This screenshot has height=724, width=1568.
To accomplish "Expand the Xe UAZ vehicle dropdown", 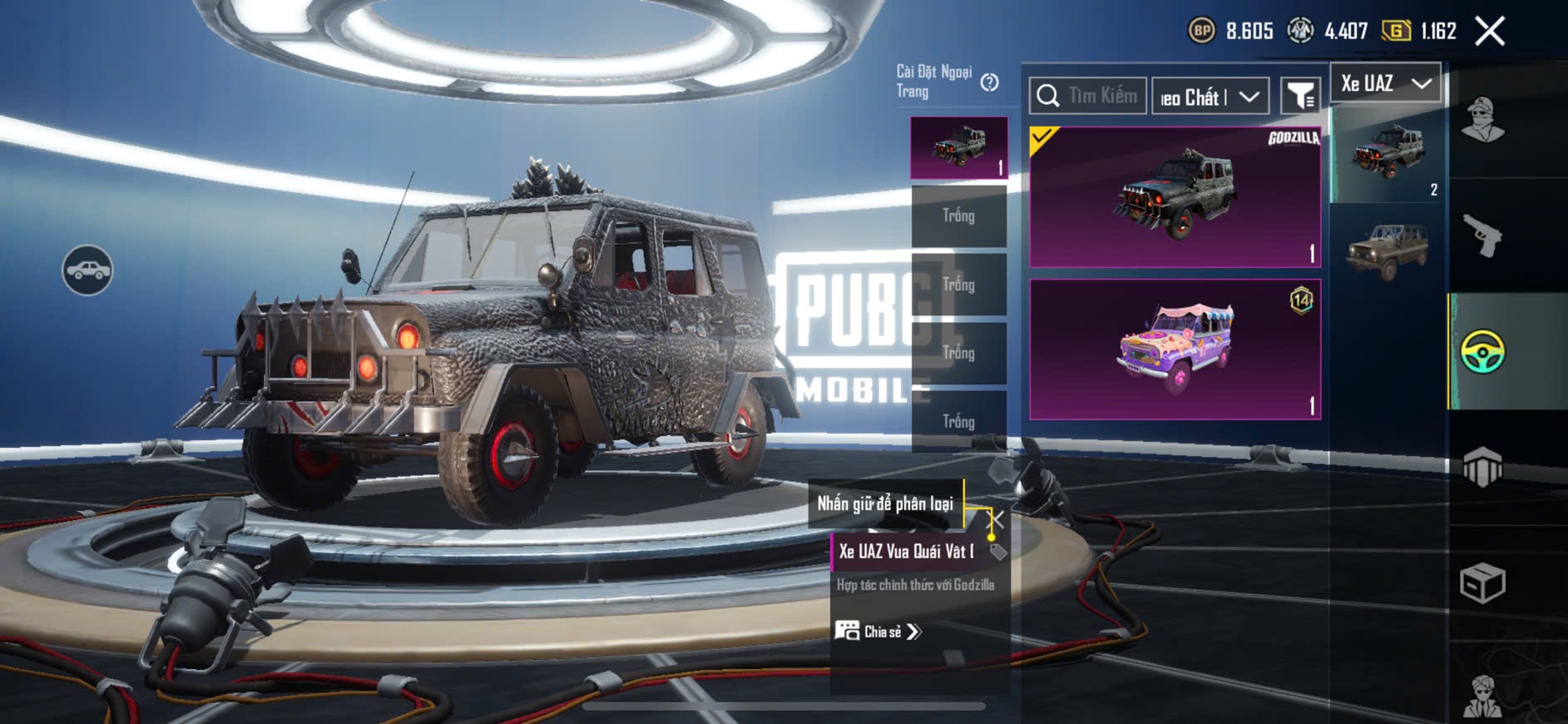I will pos(1385,83).
